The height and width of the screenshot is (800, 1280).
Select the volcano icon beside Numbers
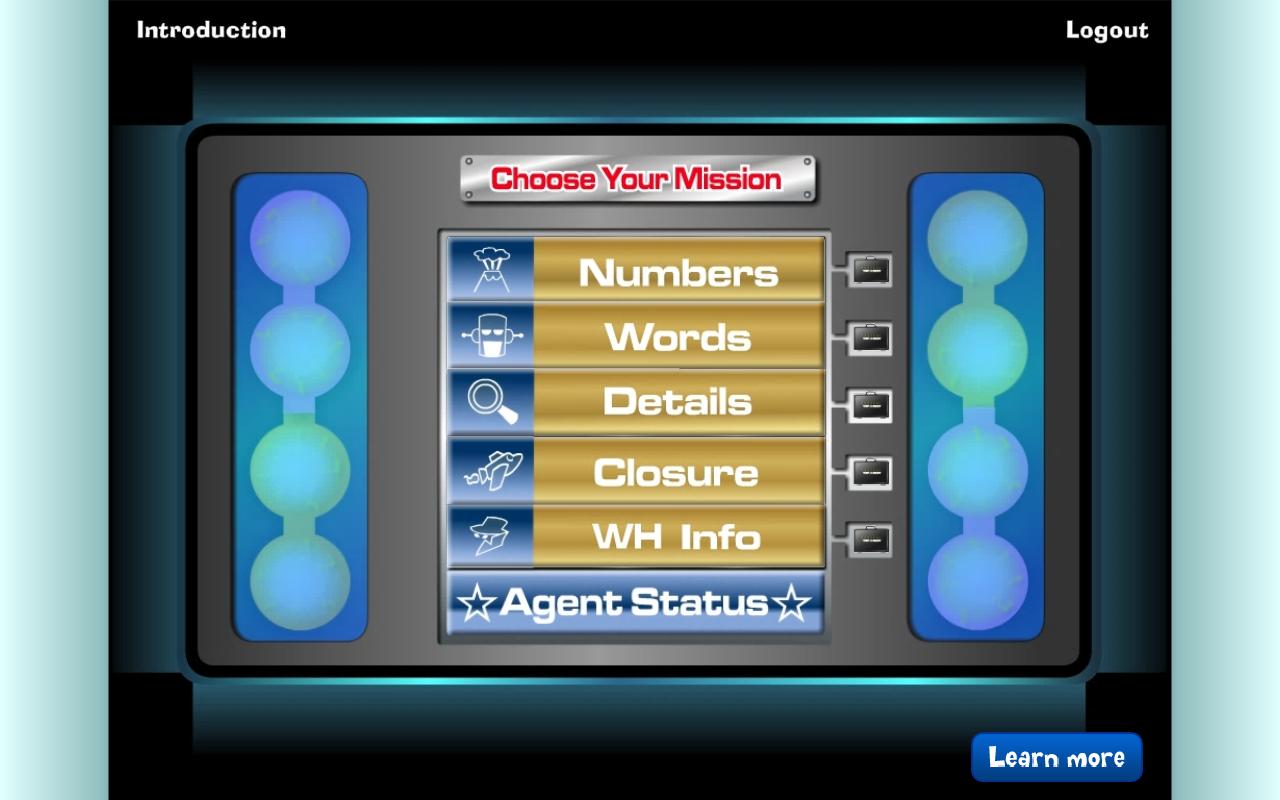[491, 270]
